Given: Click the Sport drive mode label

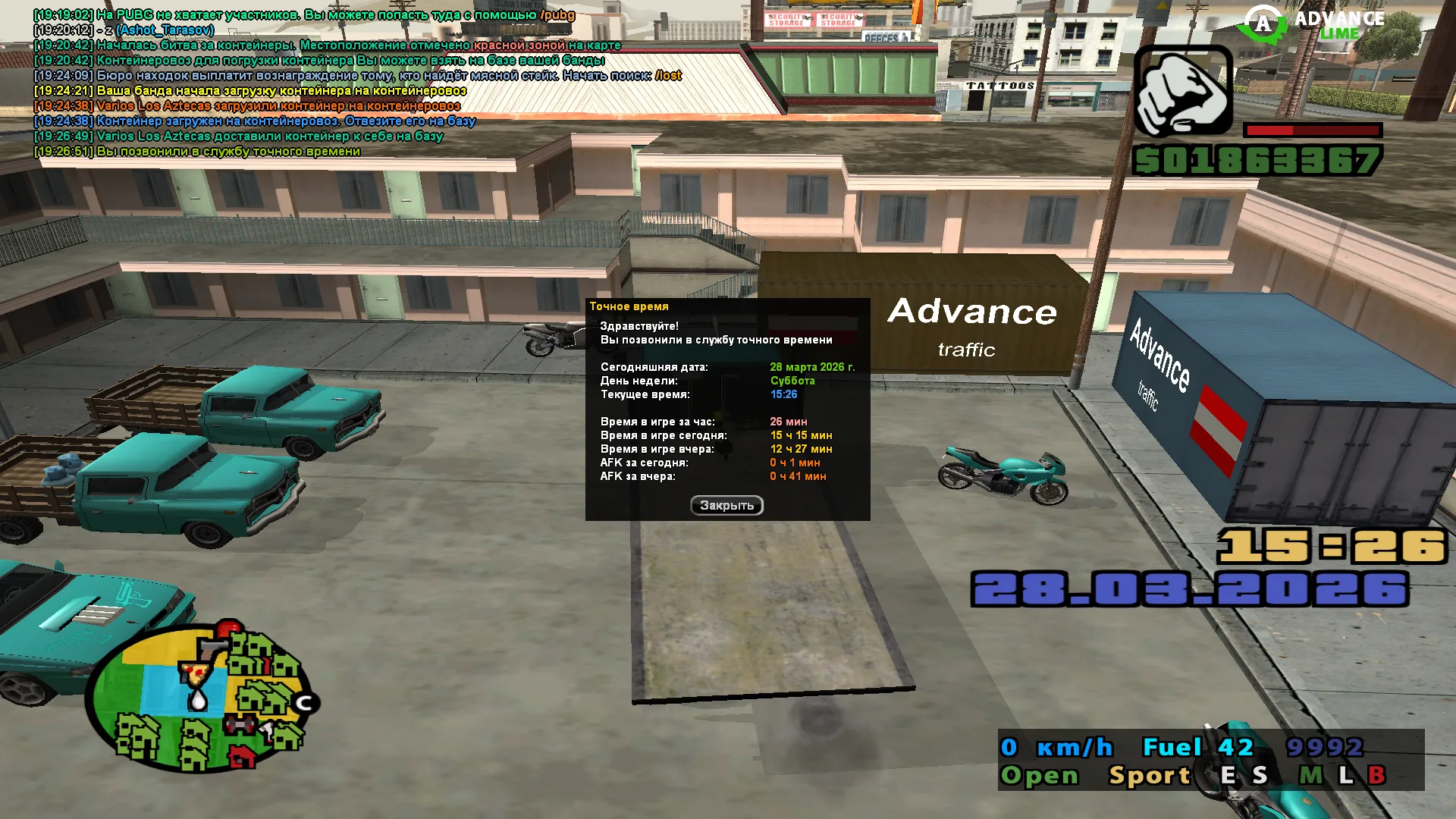Looking at the screenshot, I should [x=1150, y=775].
